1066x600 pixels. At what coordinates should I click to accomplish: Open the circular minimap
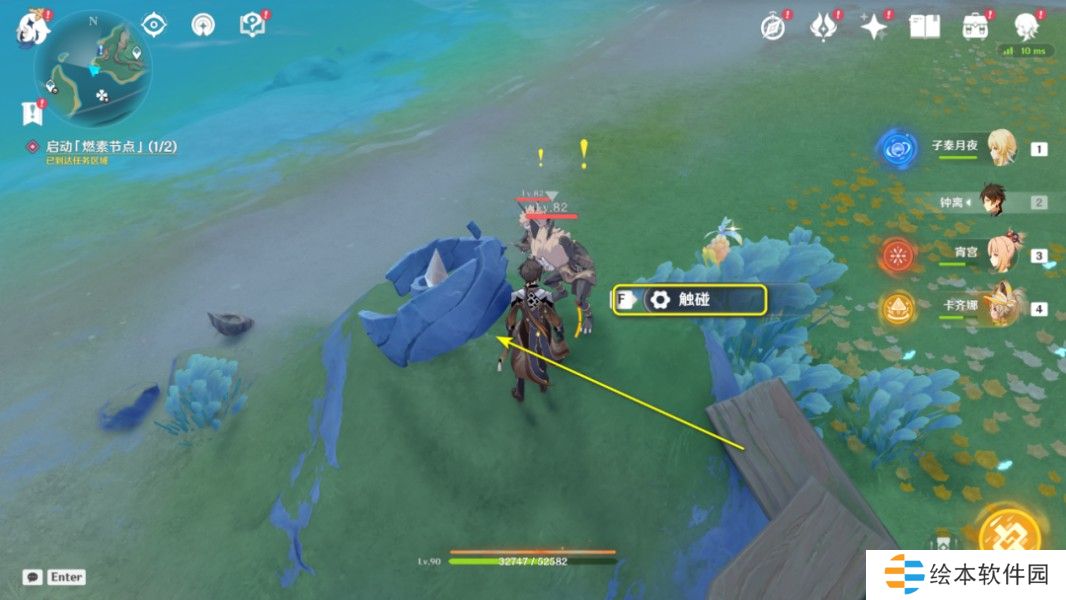coord(92,68)
